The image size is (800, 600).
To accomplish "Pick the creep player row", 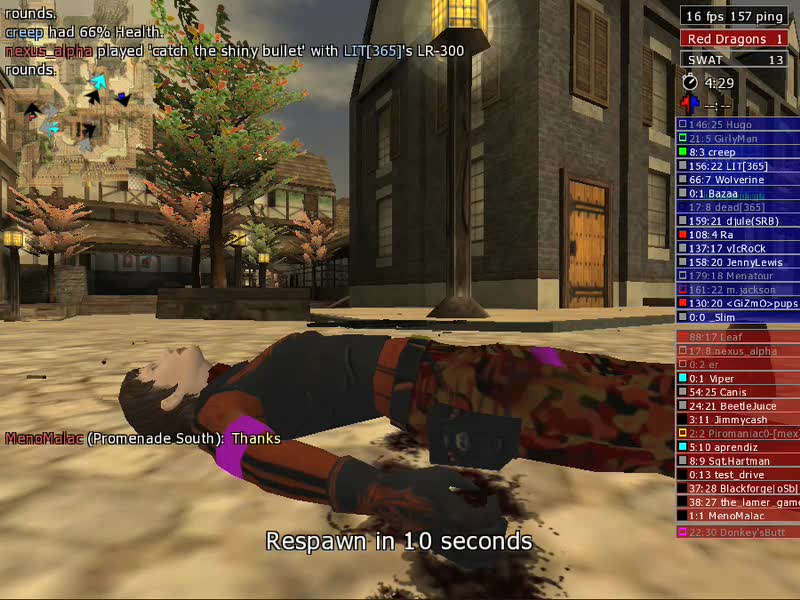I will point(737,152).
